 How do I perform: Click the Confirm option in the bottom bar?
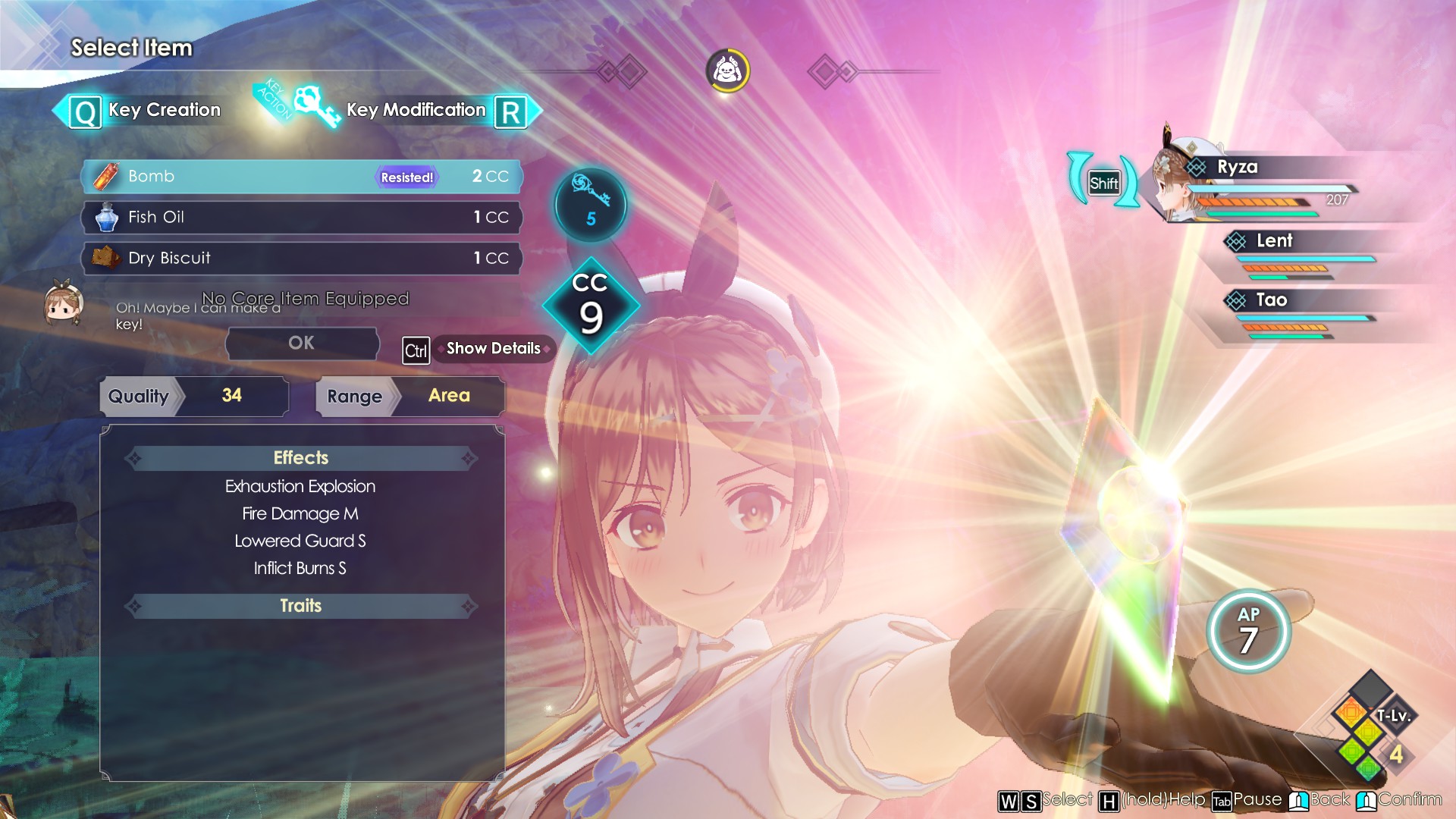click(x=1399, y=800)
